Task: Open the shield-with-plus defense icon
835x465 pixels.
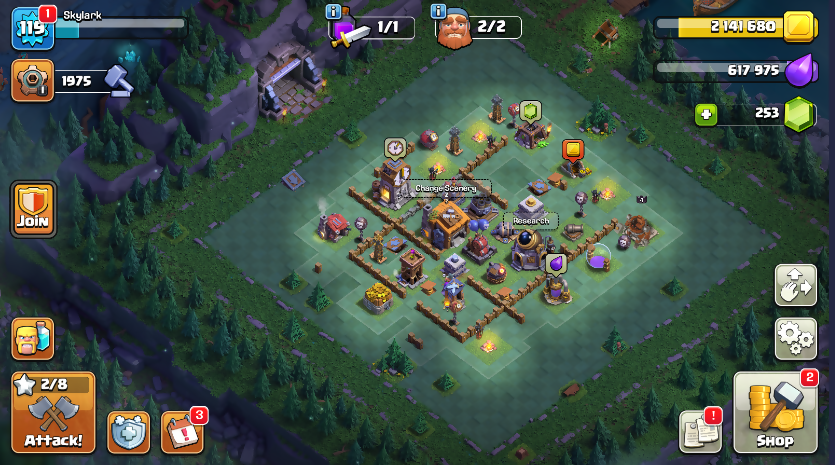Action: [128, 431]
